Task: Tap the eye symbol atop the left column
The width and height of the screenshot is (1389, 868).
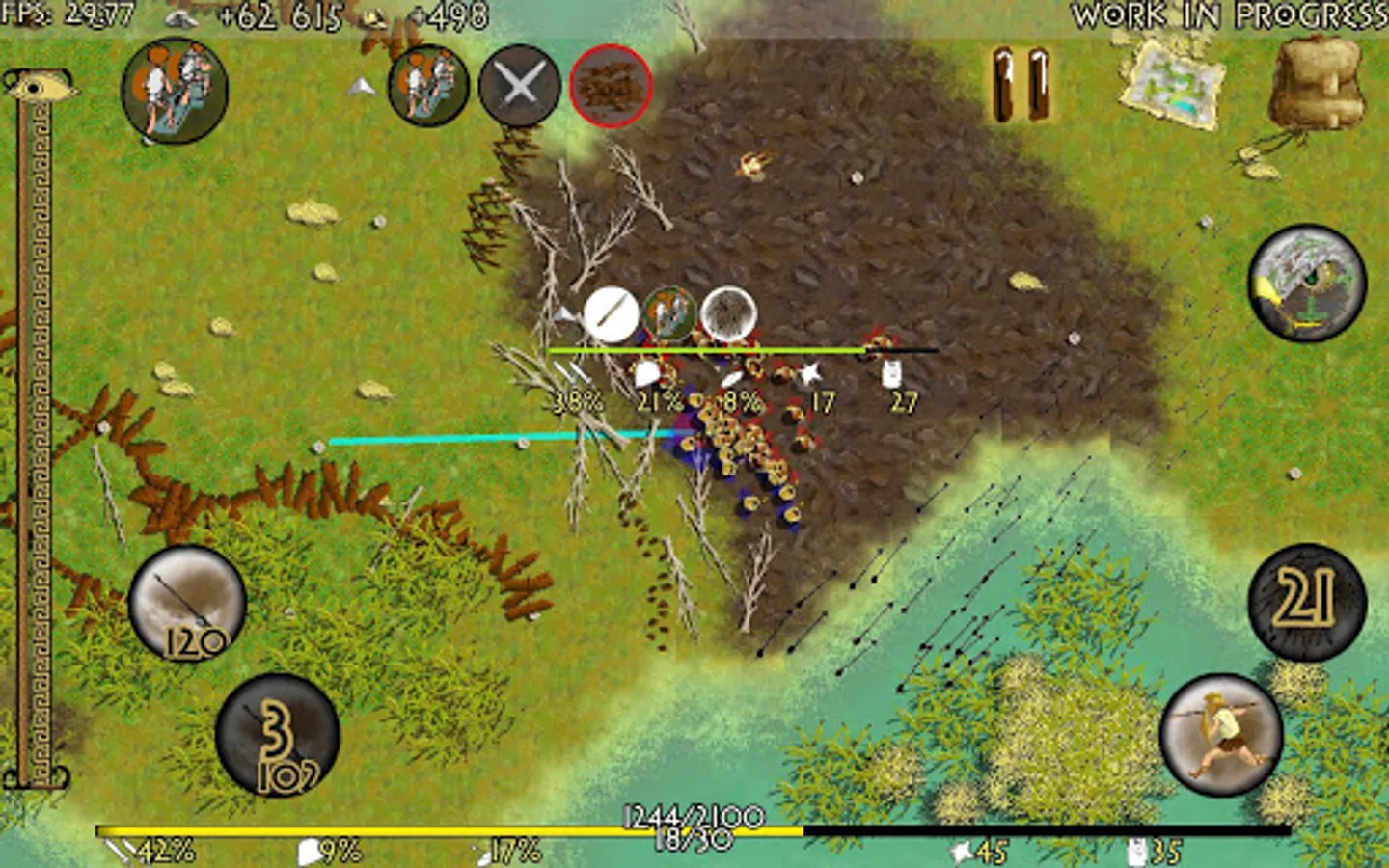Action: coord(38,85)
